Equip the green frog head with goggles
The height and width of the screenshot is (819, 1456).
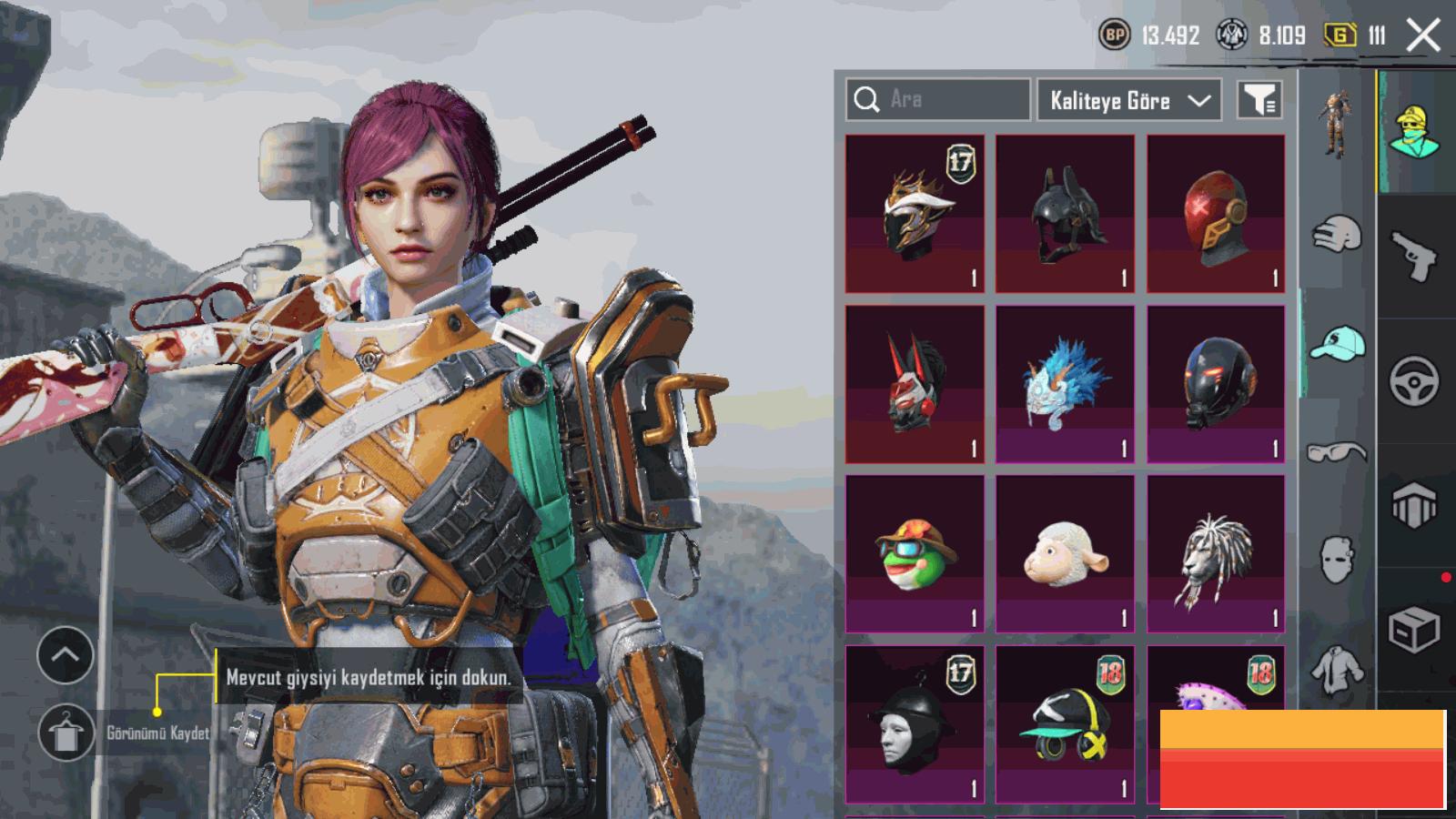pyautogui.click(x=915, y=553)
